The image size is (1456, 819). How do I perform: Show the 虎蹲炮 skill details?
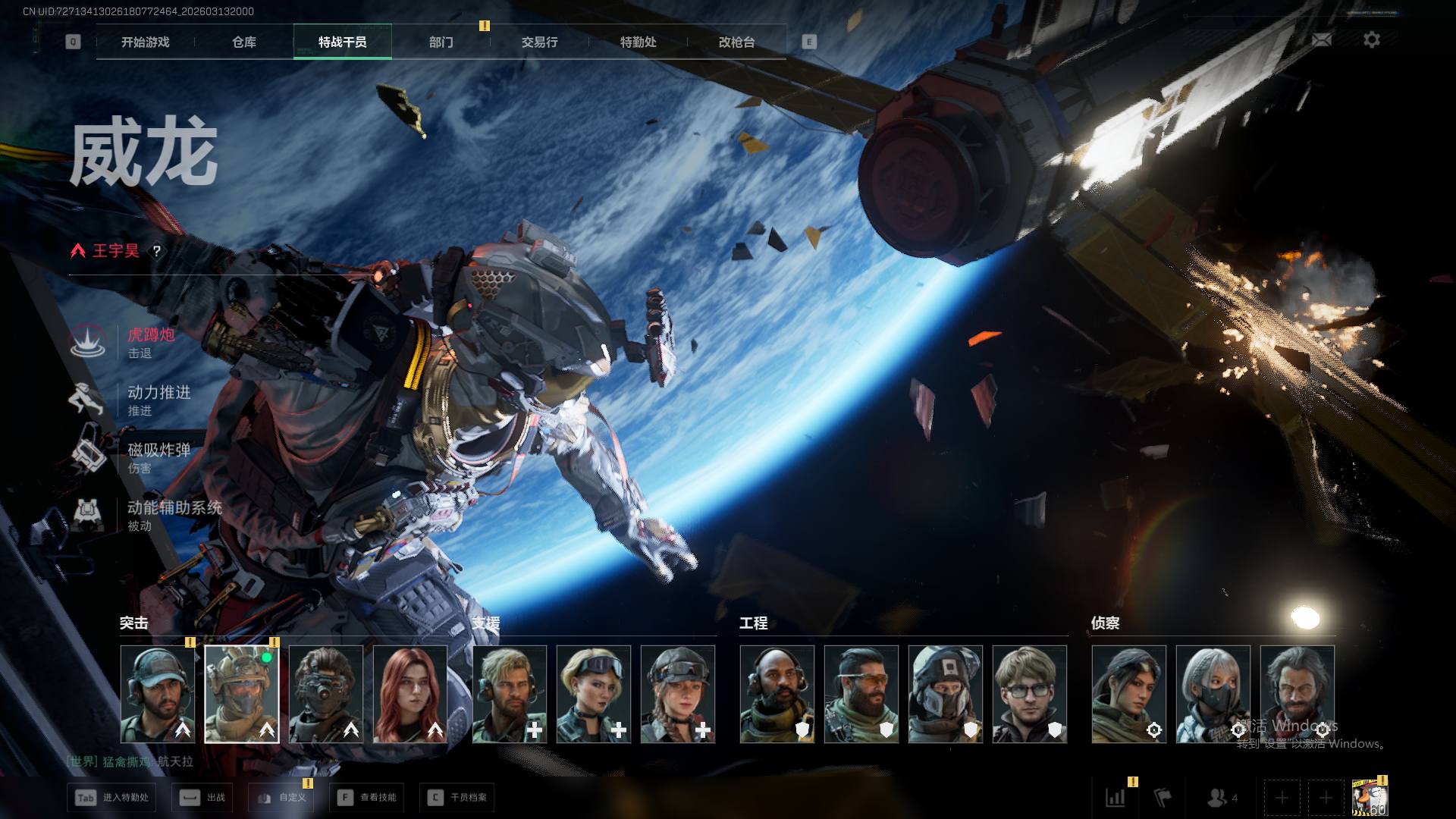point(150,342)
